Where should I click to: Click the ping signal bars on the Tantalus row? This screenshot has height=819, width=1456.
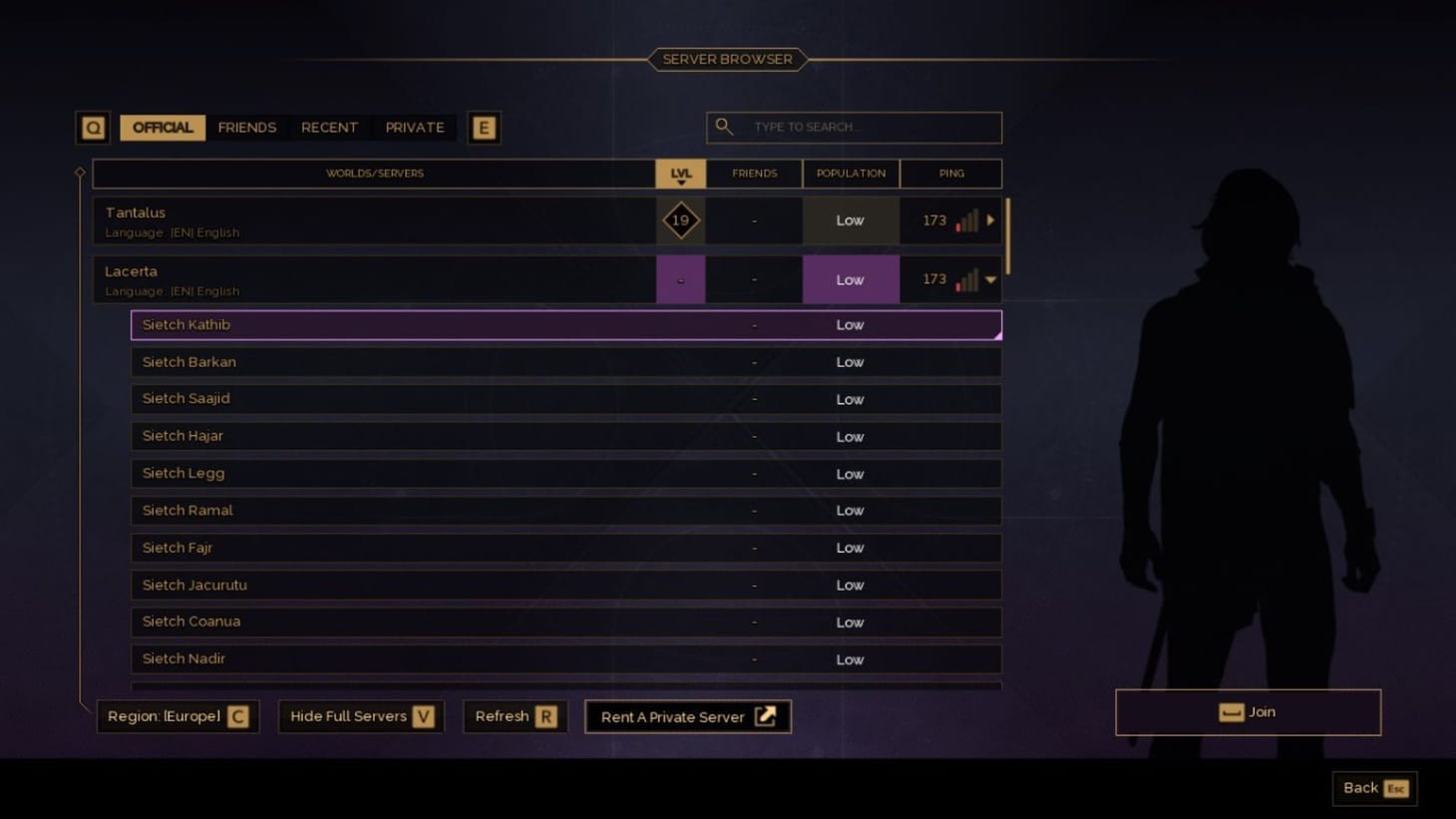click(965, 220)
